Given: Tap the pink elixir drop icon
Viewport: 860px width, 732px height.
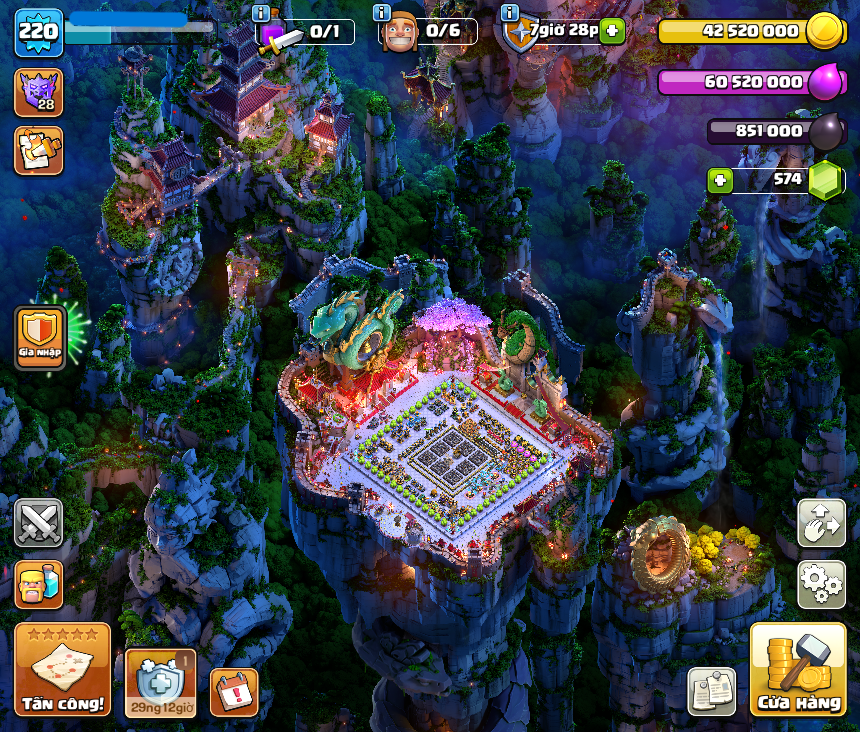Looking at the screenshot, I should [x=826, y=82].
